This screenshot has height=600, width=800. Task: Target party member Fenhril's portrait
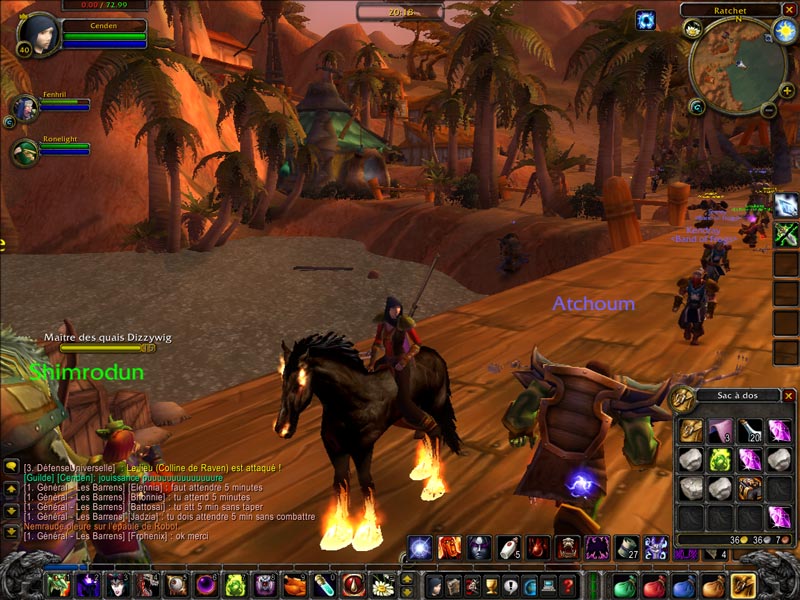pos(24,107)
